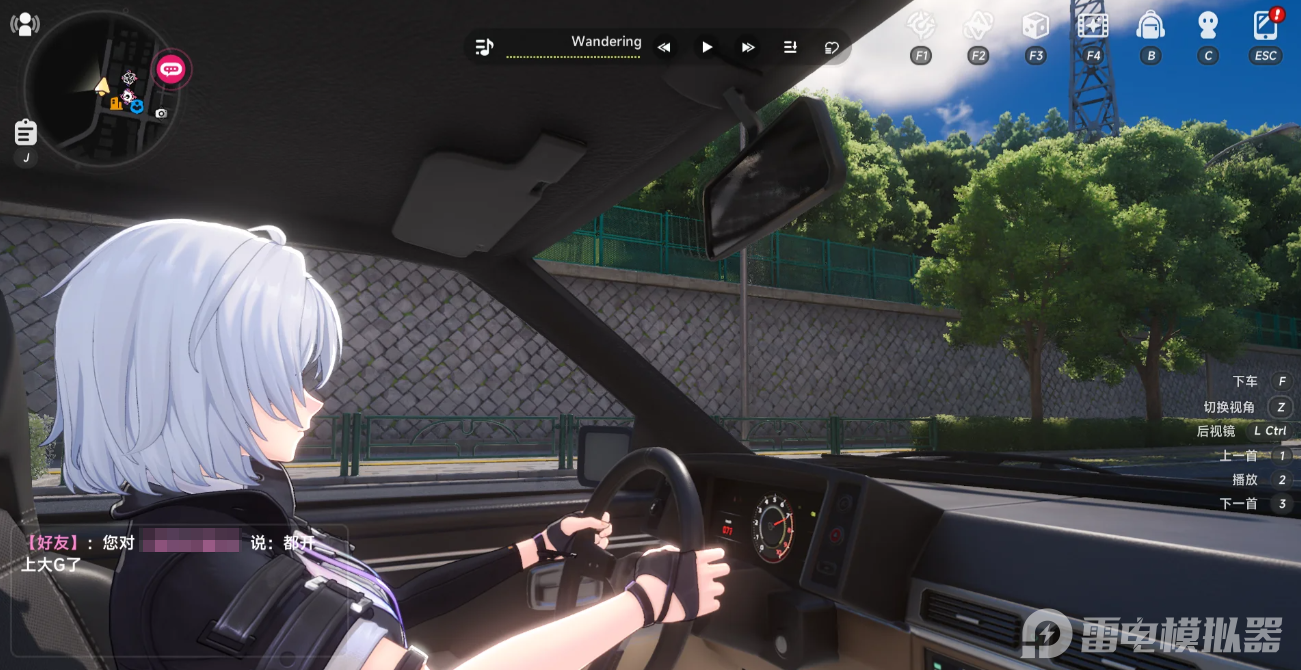Open the pink chat bubble message
This screenshot has height=670, width=1301.
tap(171, 69)
